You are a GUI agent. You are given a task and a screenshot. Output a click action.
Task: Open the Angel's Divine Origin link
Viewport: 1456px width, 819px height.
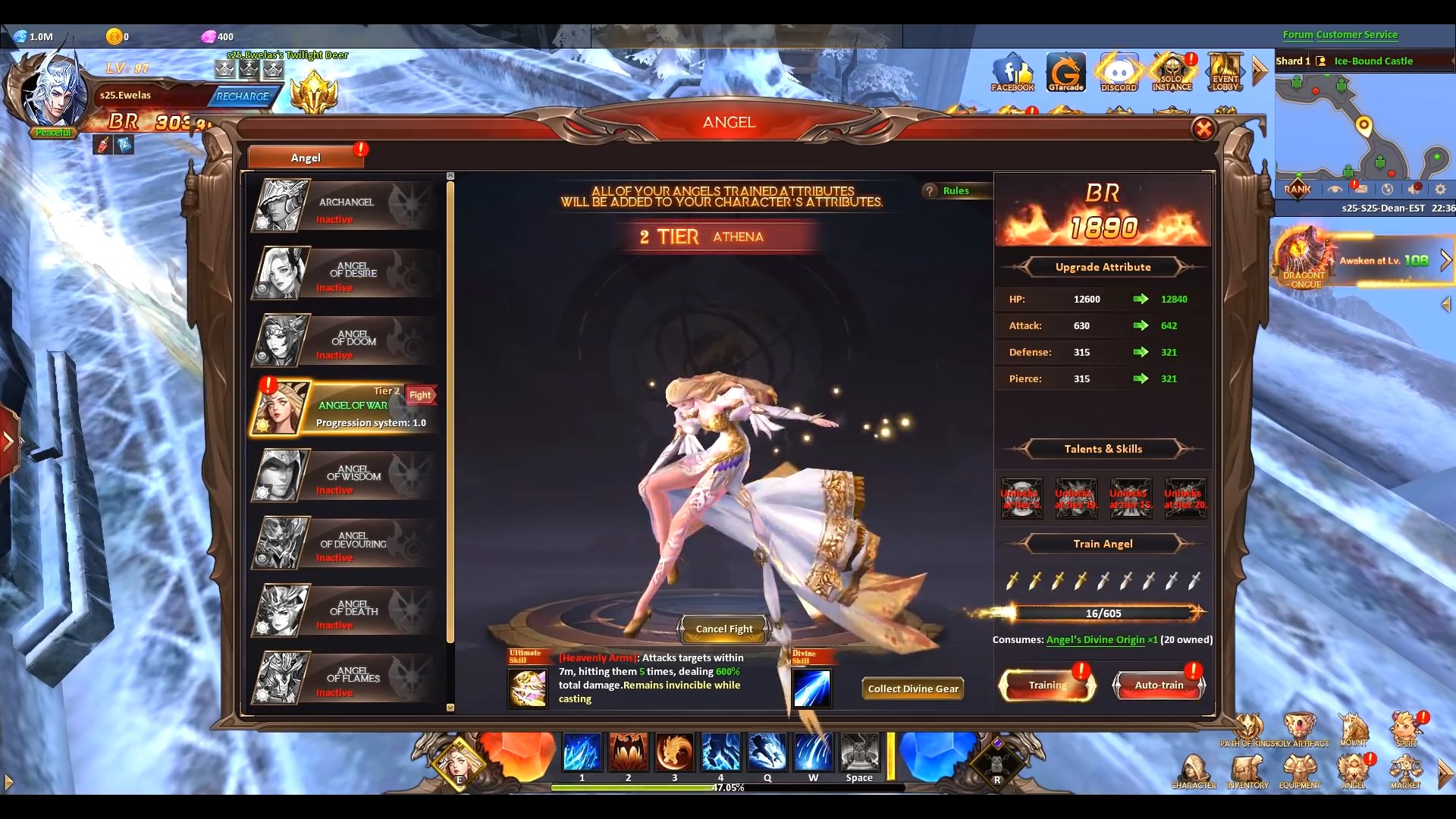point(1096,639)
